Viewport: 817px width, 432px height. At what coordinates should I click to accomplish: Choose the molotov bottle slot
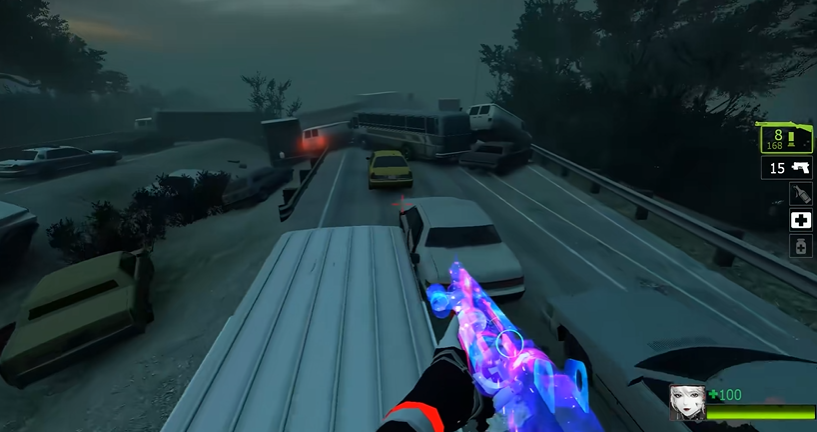click(800, 194)
